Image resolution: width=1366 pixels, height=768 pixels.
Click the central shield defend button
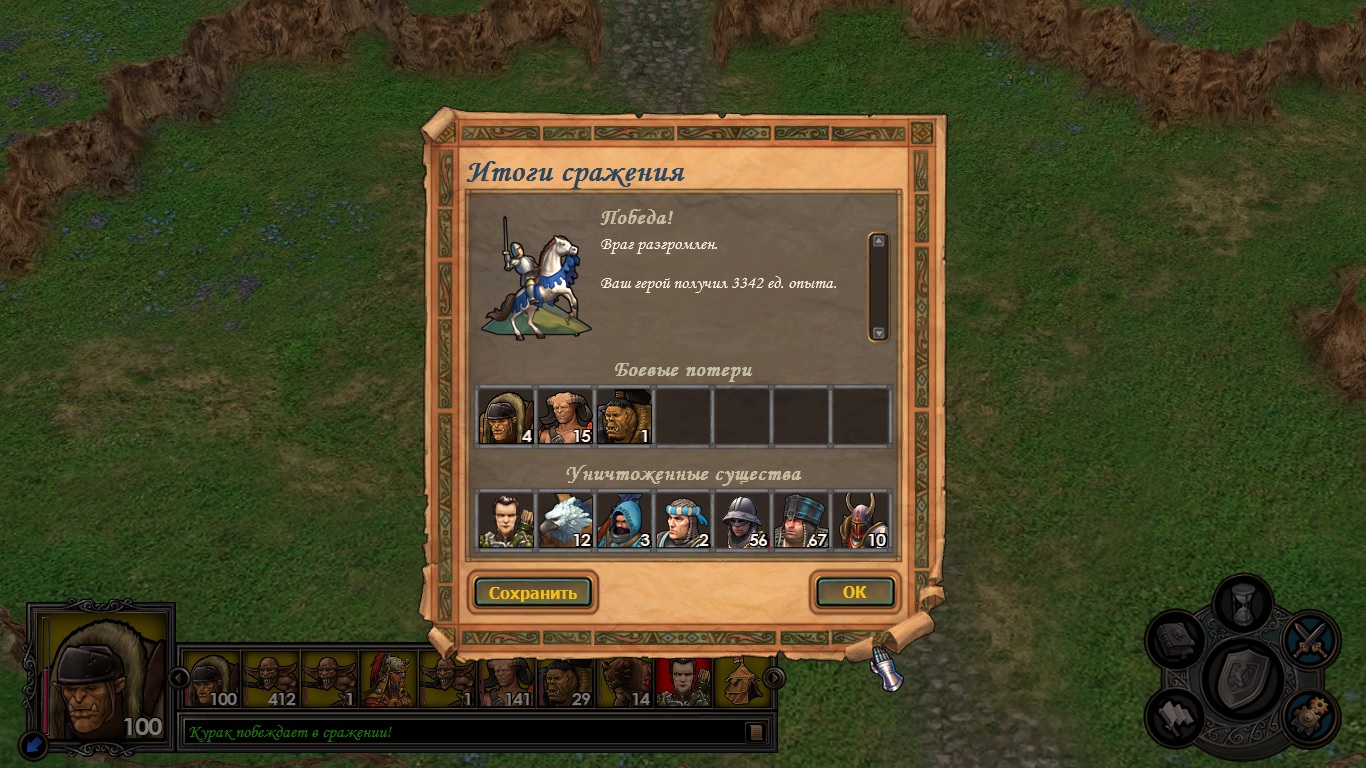[x=1243, y=680]
